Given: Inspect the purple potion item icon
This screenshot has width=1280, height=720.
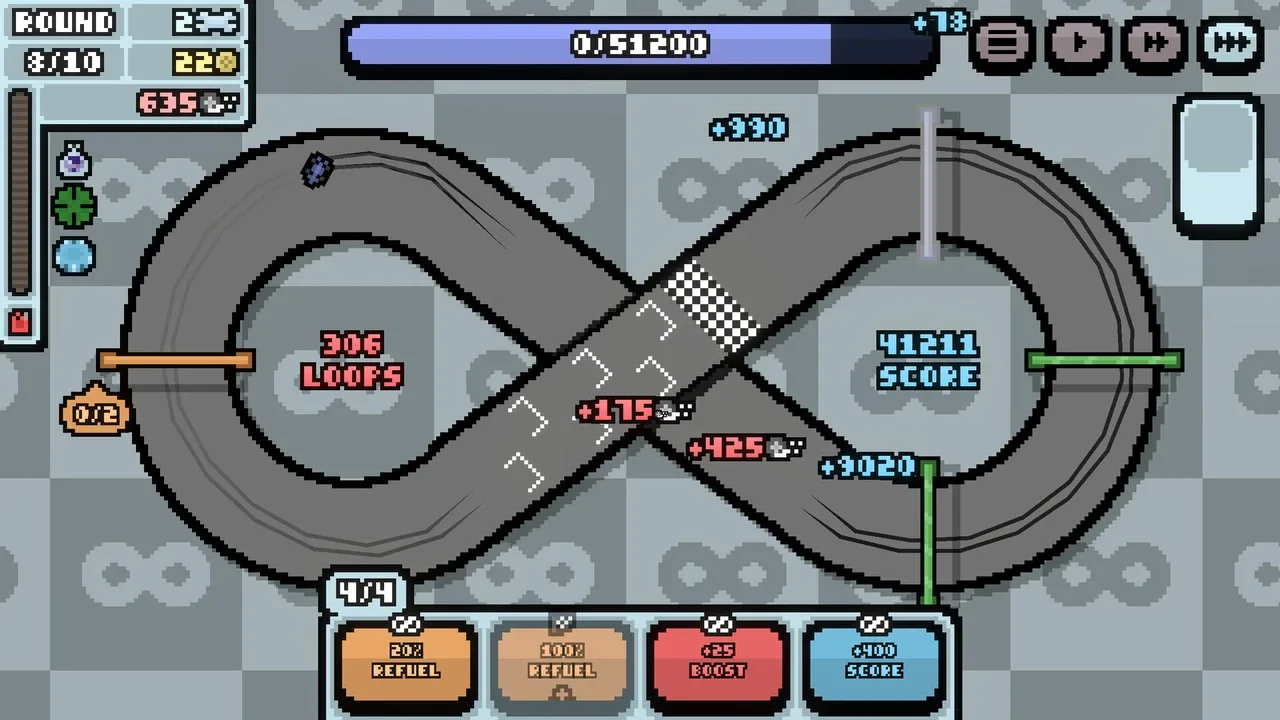Looking at the screenshot, I should (74, 160).
